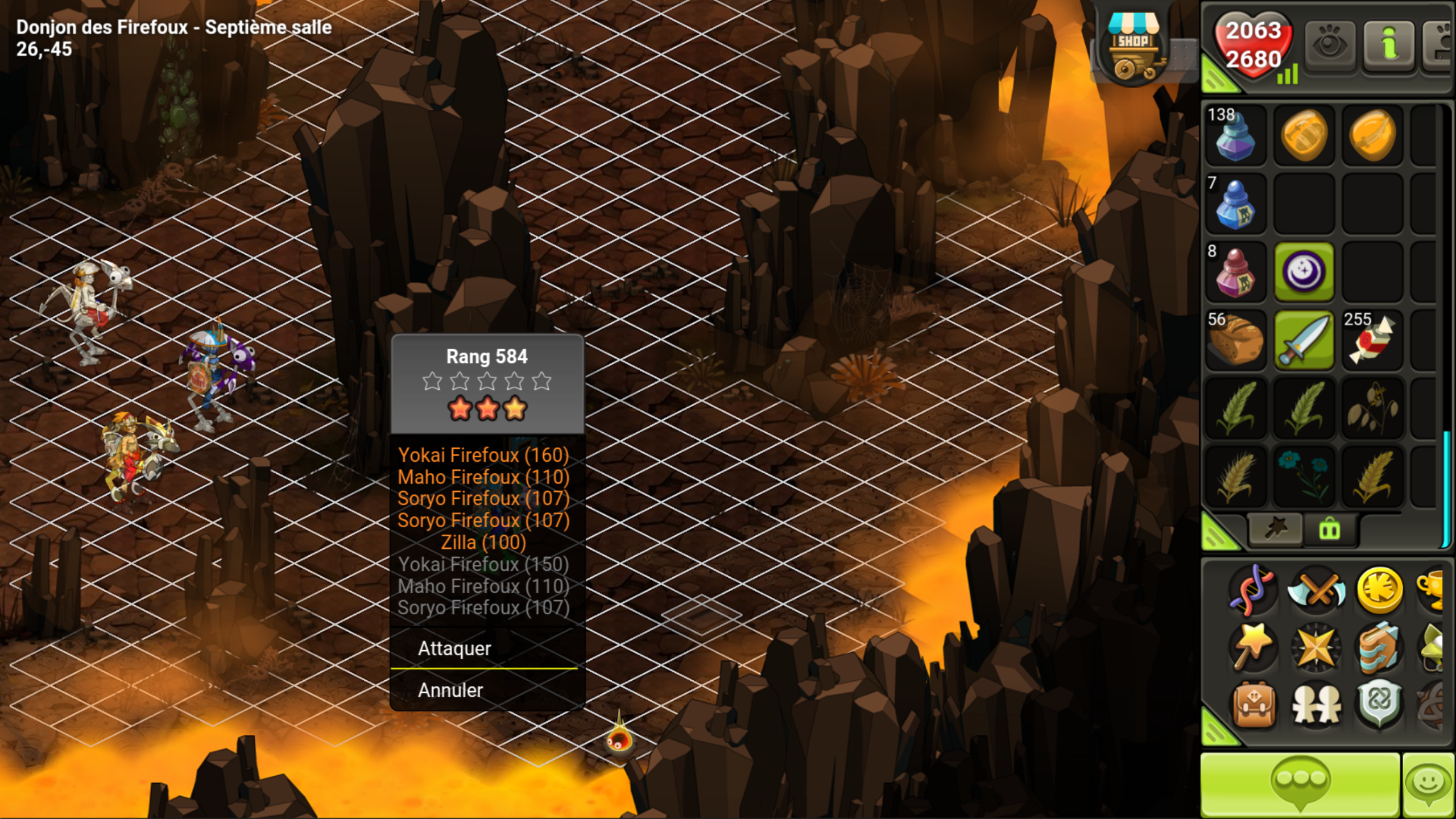
Task: Open the gold coin menu icon
Action: (1379, 590)
